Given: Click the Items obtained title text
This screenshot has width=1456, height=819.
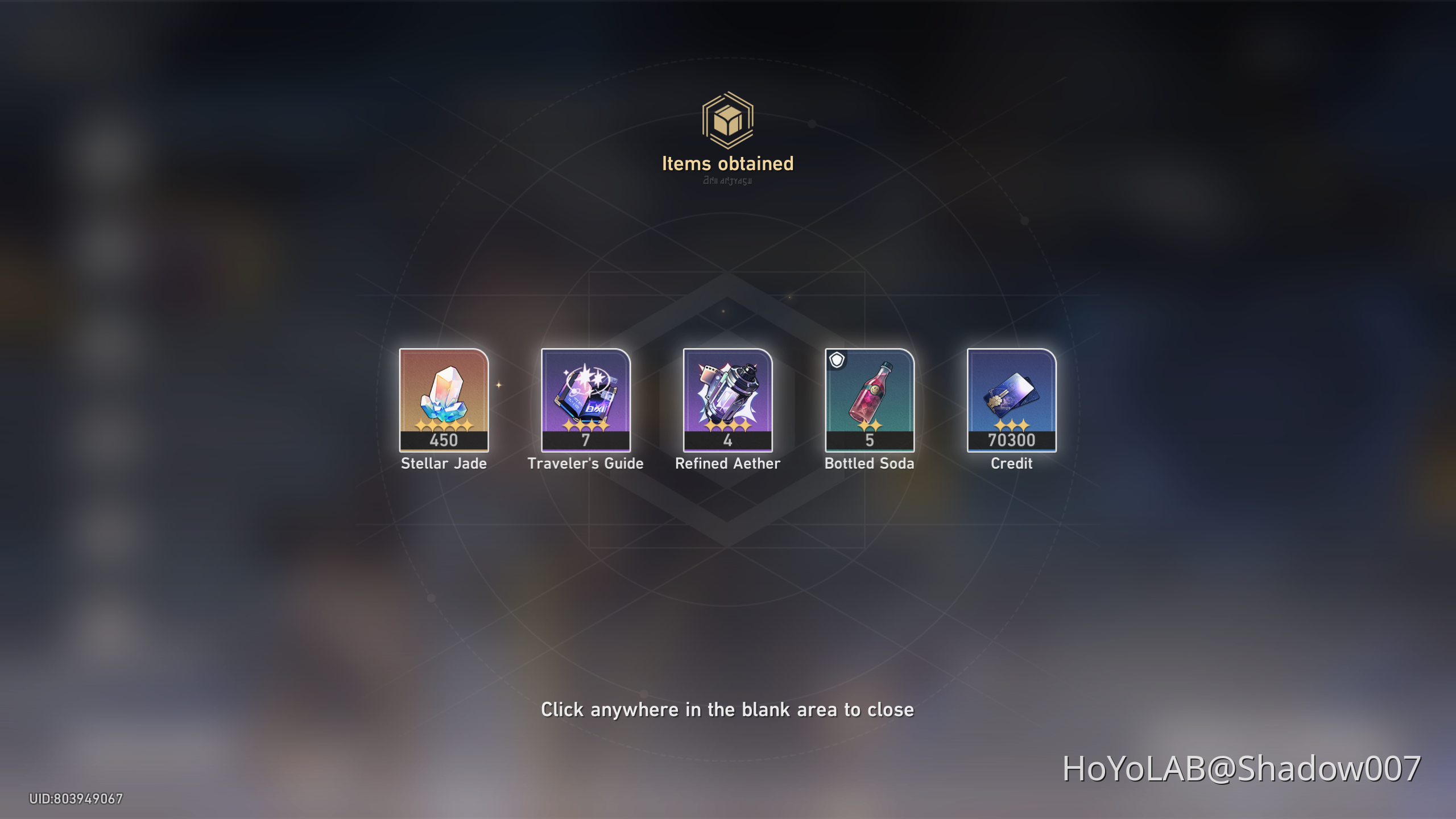Looking at the screenshot, I should point(727,164).
